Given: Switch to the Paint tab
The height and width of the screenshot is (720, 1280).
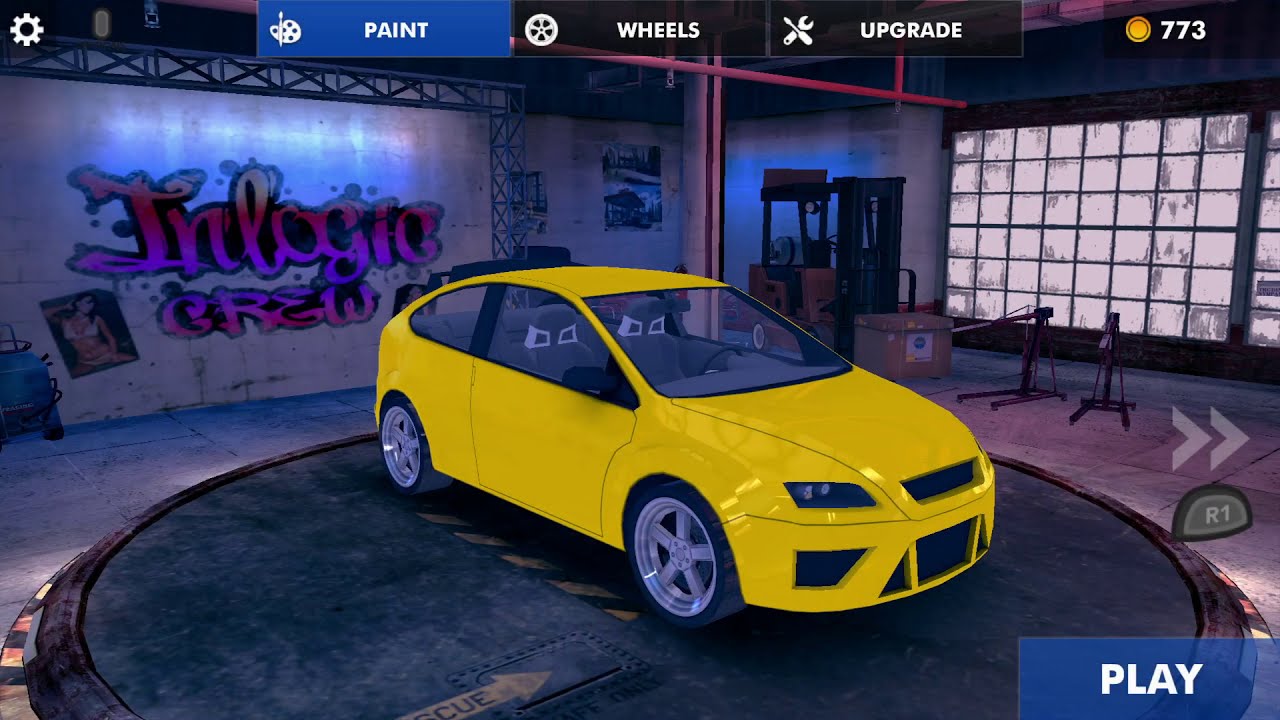Looking at the screenshot, I should (x=384, y=29).
